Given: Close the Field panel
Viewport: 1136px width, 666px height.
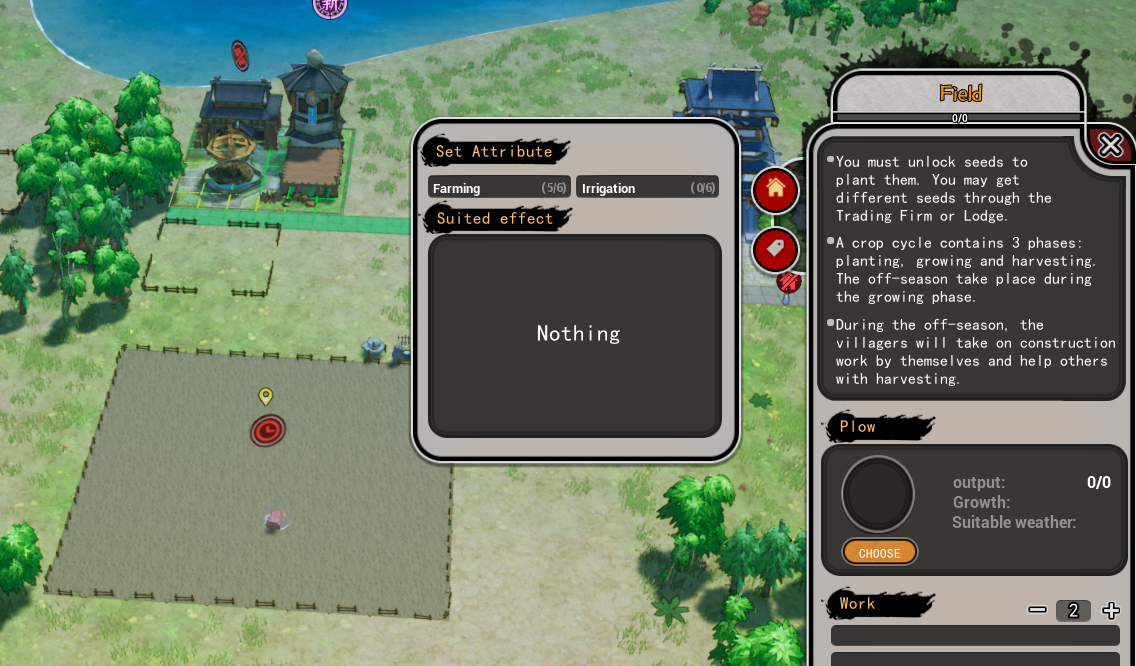Looking at the screenshot, I should pos(1110,146).
